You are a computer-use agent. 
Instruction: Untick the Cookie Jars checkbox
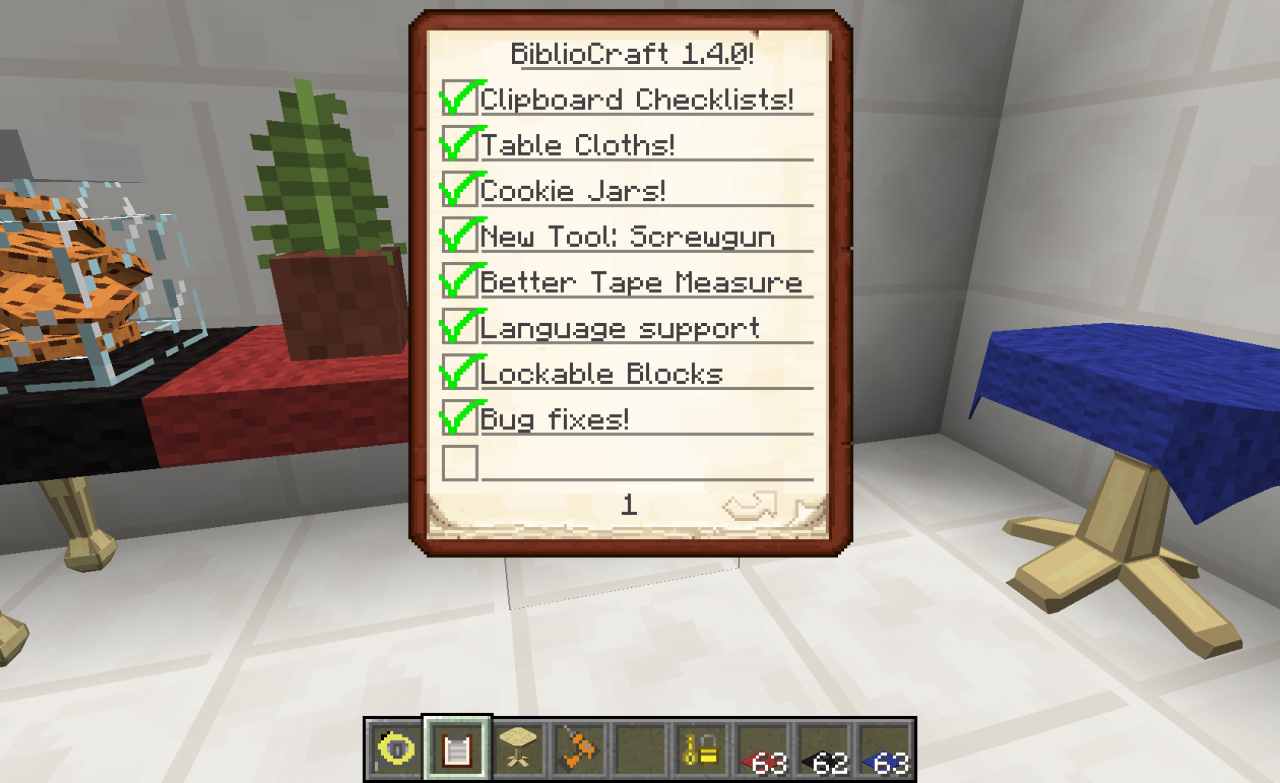[459, 191]
